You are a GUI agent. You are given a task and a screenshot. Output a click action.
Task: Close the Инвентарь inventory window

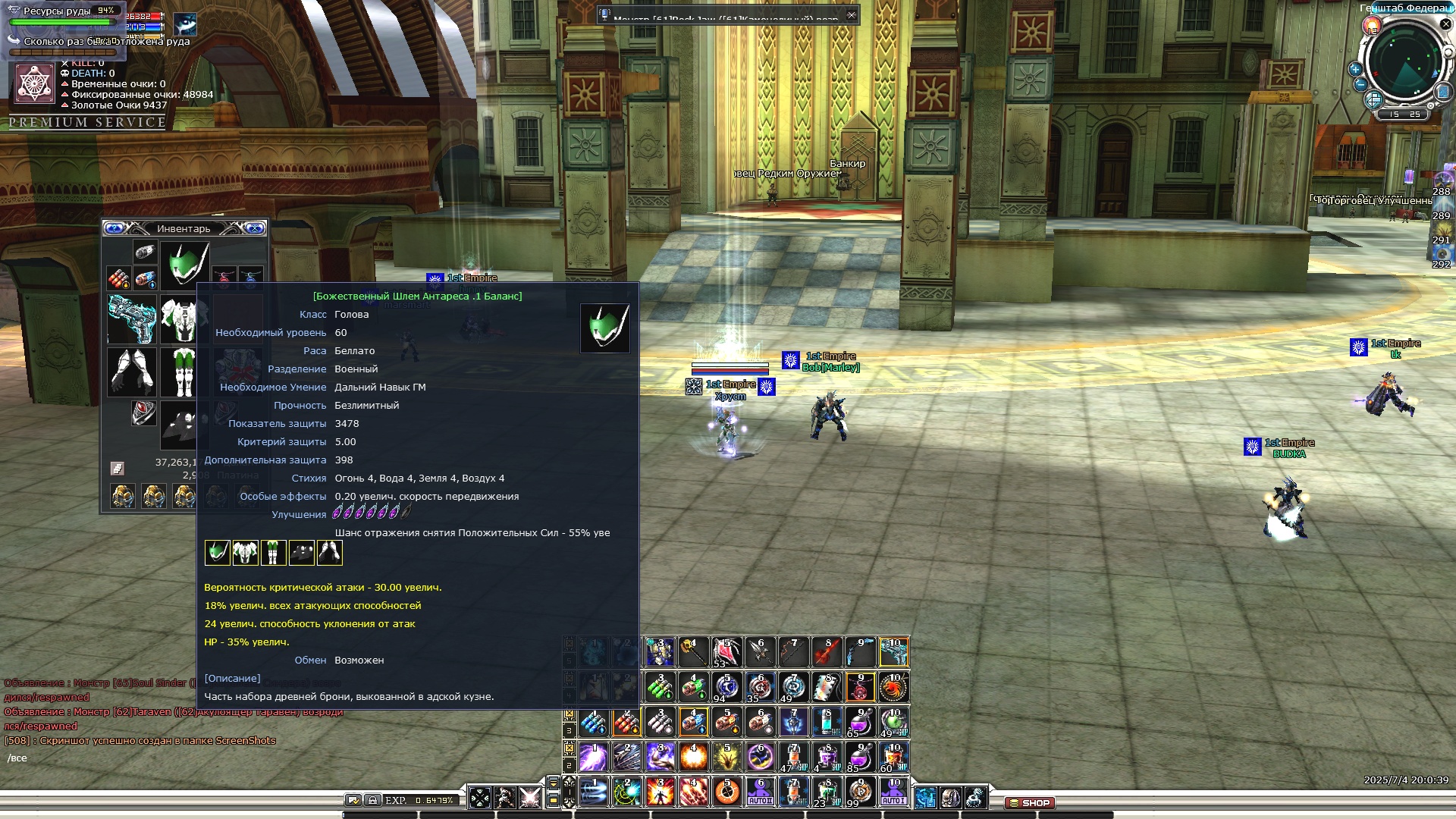(x=256, y=228)
